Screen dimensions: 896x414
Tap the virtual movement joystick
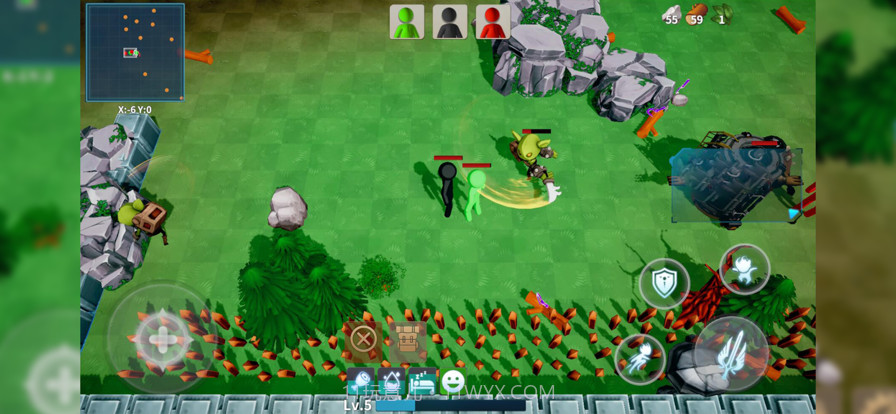point(162,340)
